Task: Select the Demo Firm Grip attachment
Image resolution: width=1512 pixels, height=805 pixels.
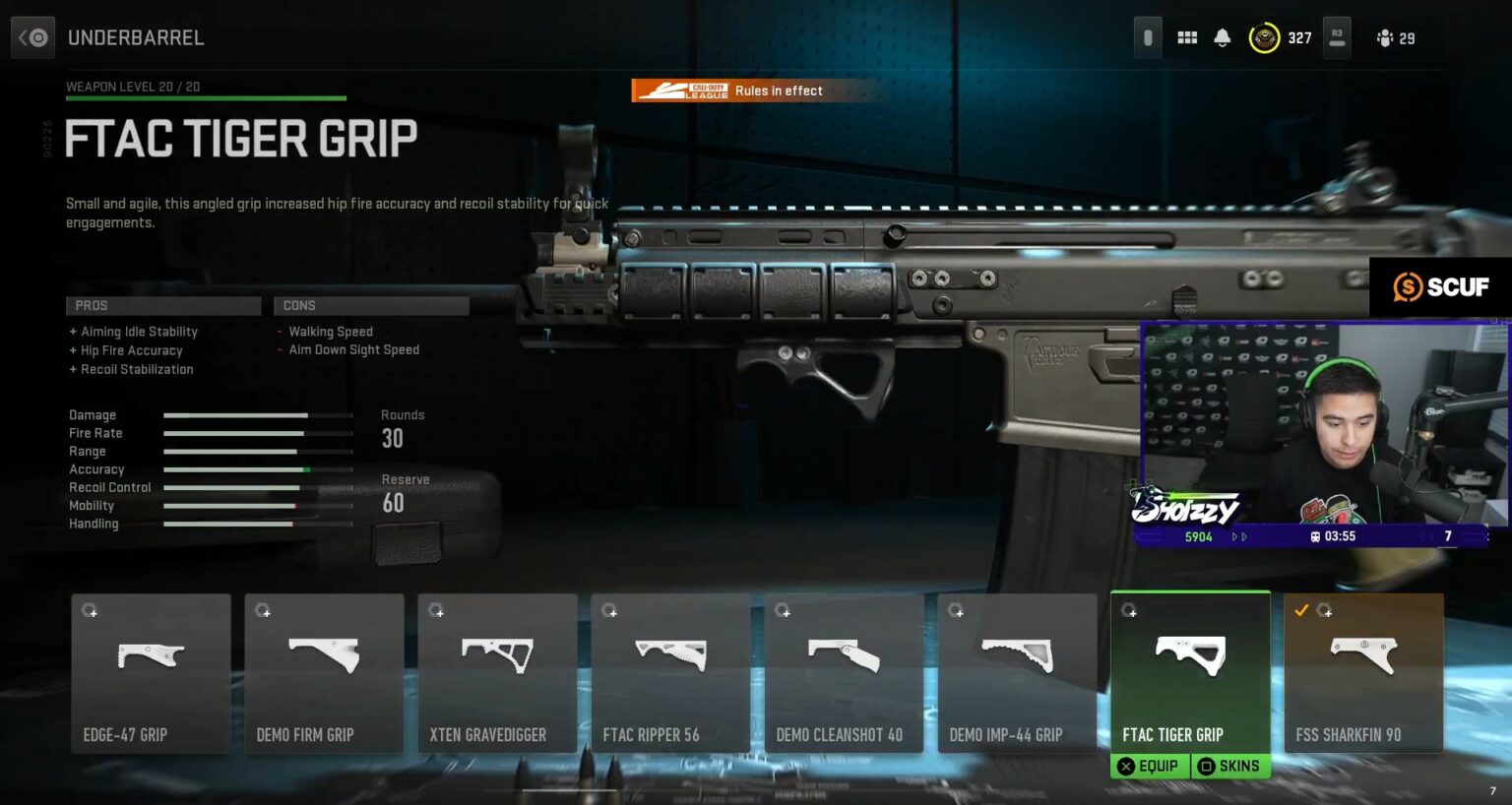Action: 324,654
